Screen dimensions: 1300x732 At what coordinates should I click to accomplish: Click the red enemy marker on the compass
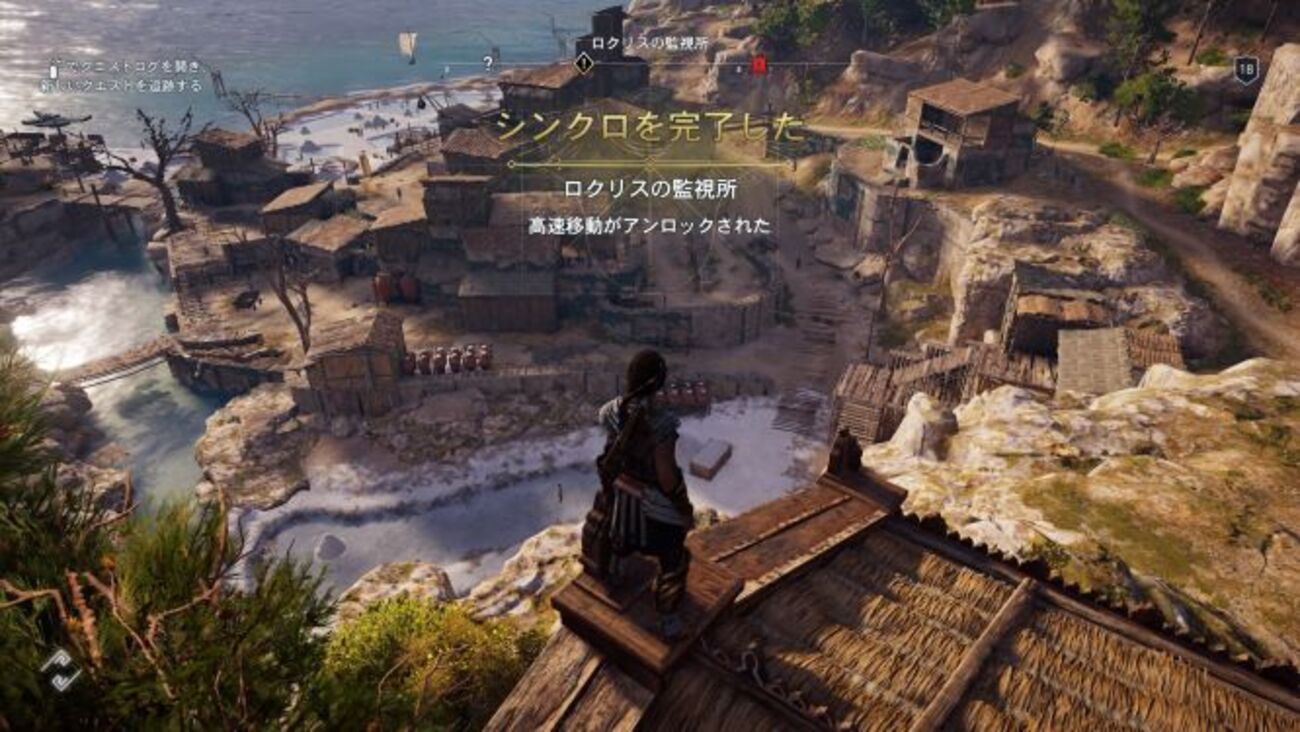(x=759, y=64)
